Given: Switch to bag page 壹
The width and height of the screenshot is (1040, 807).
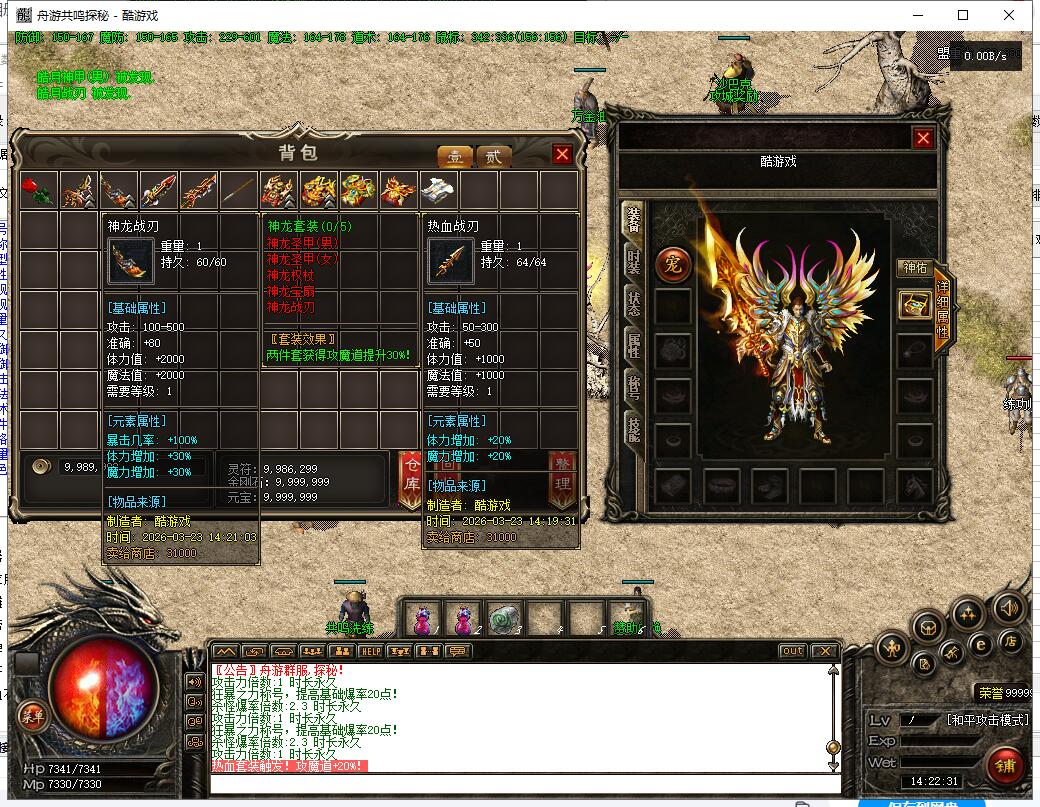Looking at the screenshot, I should [x=455, y=157].
